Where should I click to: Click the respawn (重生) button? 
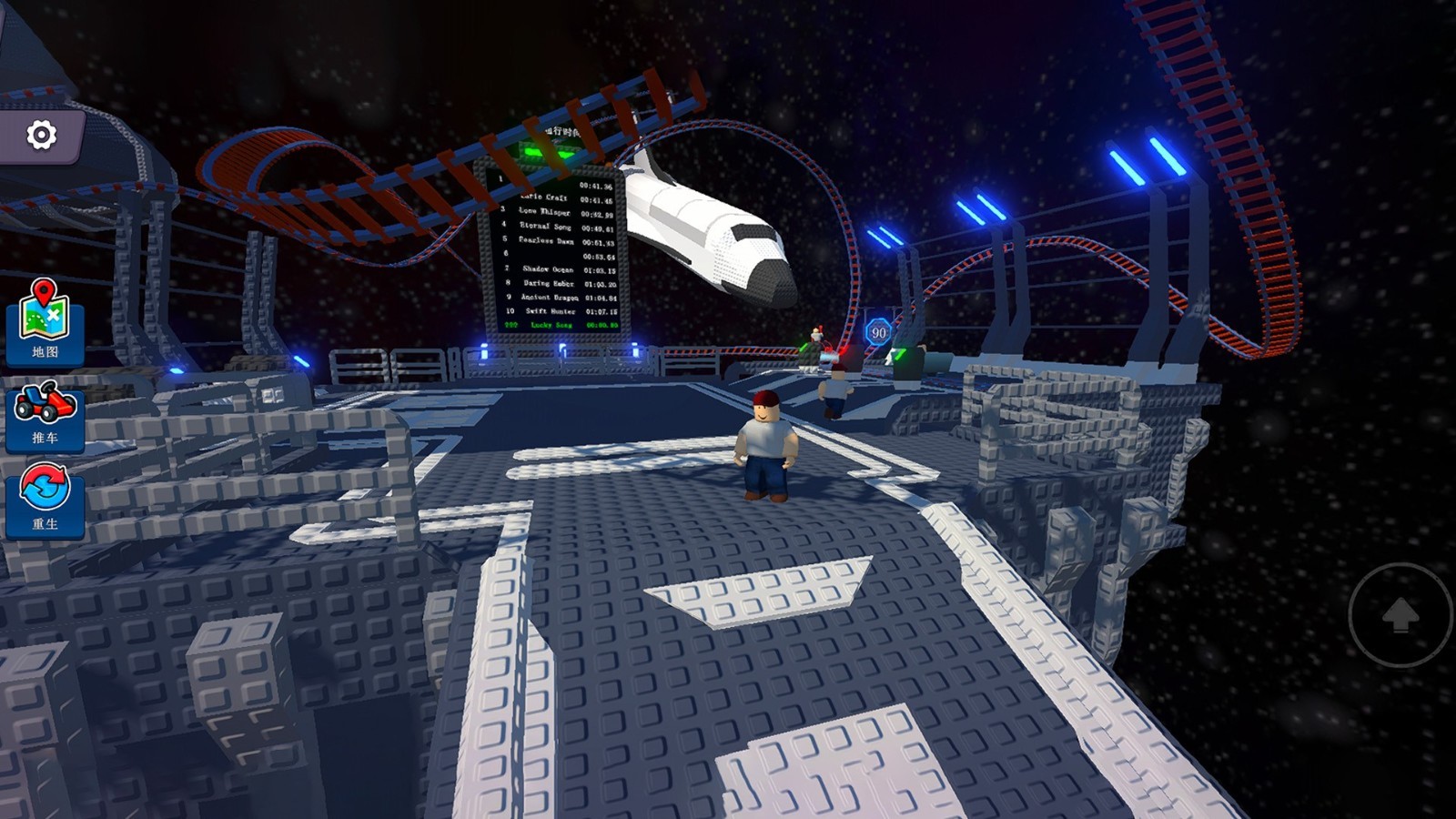click(45, 499)
